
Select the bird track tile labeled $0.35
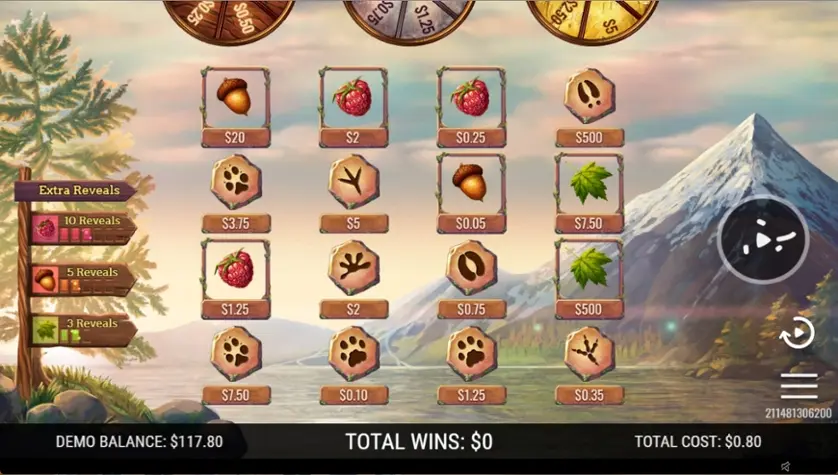(589, 354)
